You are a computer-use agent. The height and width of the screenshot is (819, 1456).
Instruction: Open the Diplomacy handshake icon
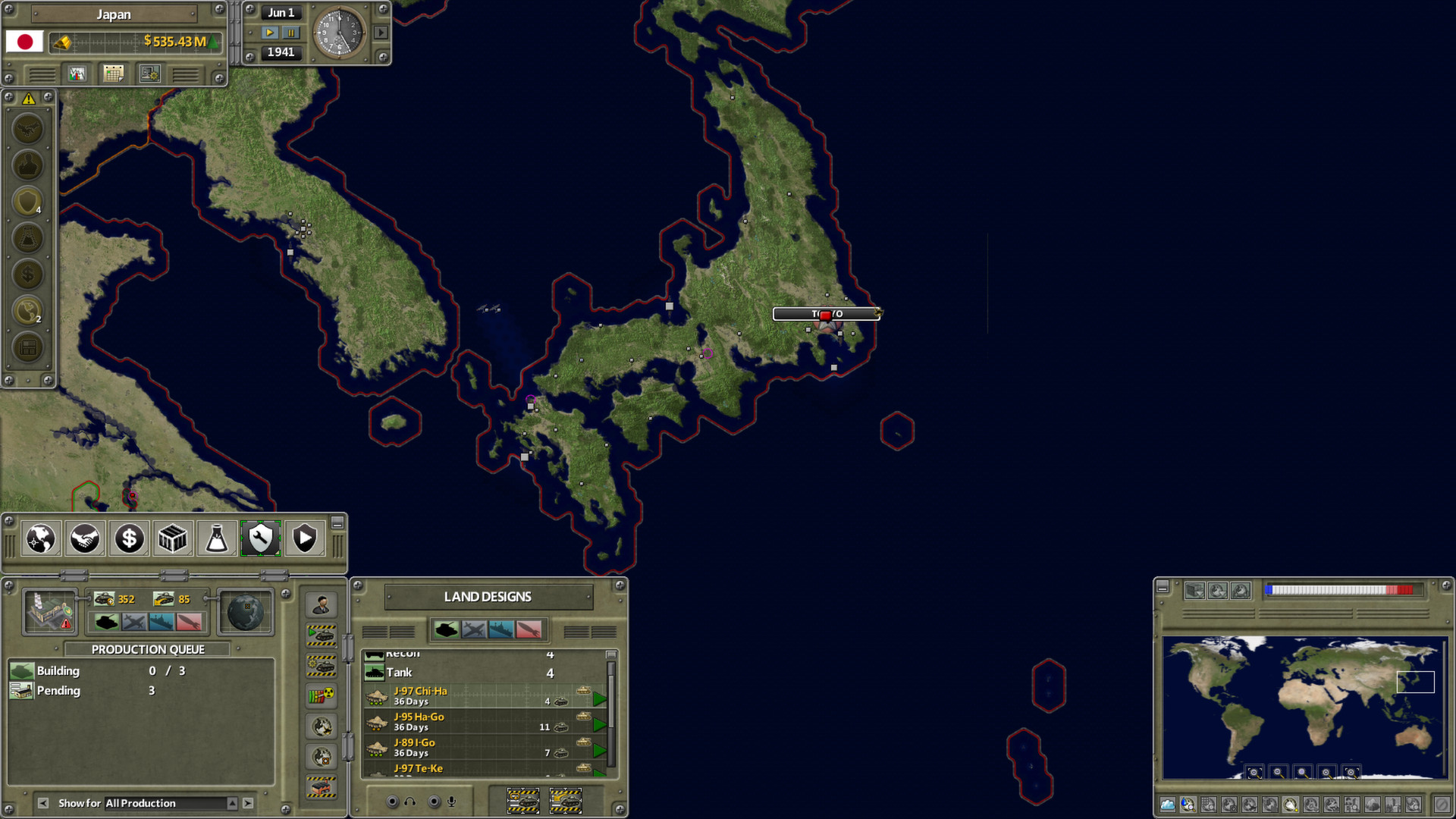pos(84,538)
